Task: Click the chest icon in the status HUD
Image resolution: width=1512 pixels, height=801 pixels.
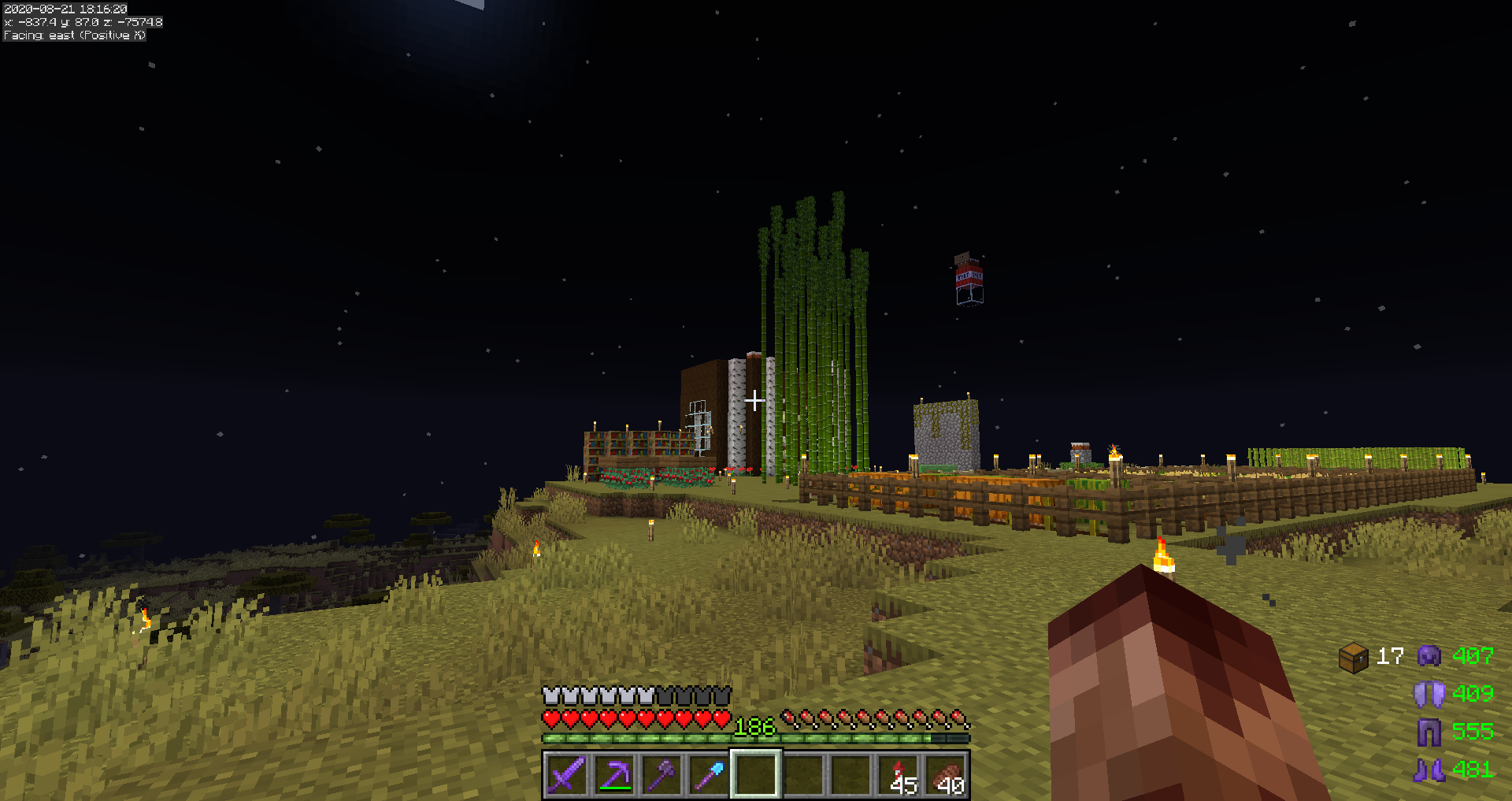Action: click(1354, 657)
